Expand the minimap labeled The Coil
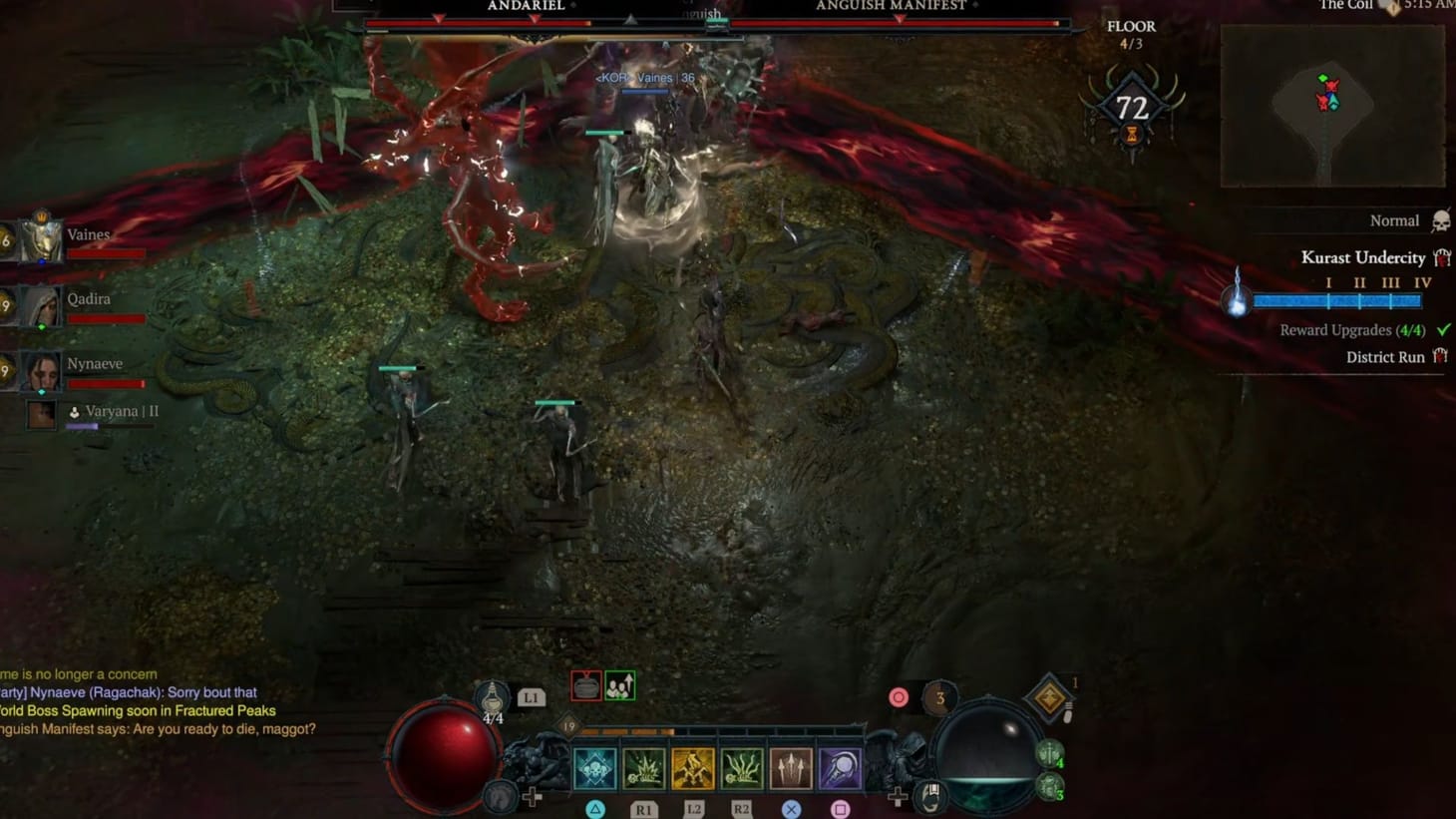Screen dimensions: 1456x819 click(1333, 107)
